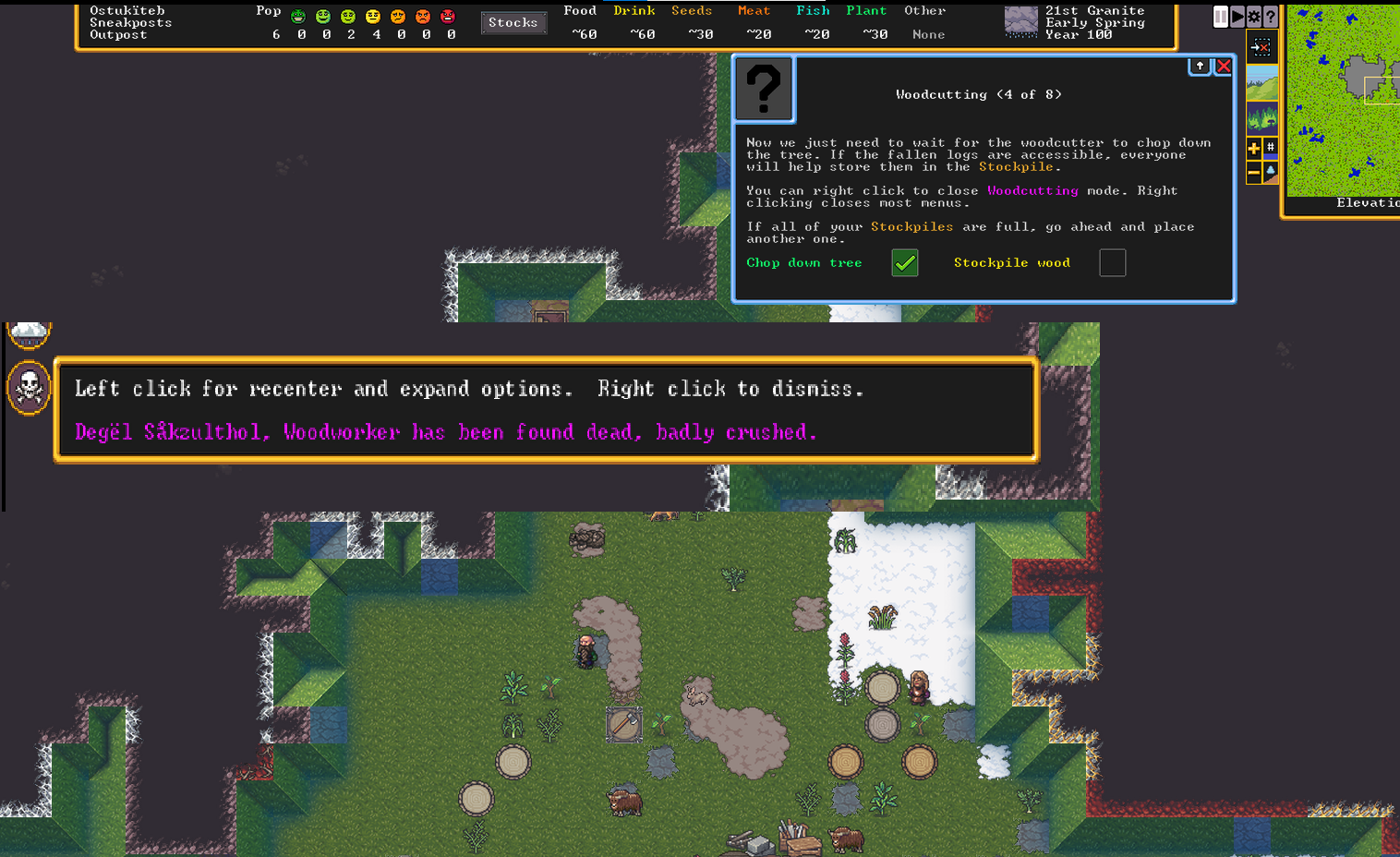Zoom out with the yellow minus button
This screenshot has height=857, width=1400.
1254,172
